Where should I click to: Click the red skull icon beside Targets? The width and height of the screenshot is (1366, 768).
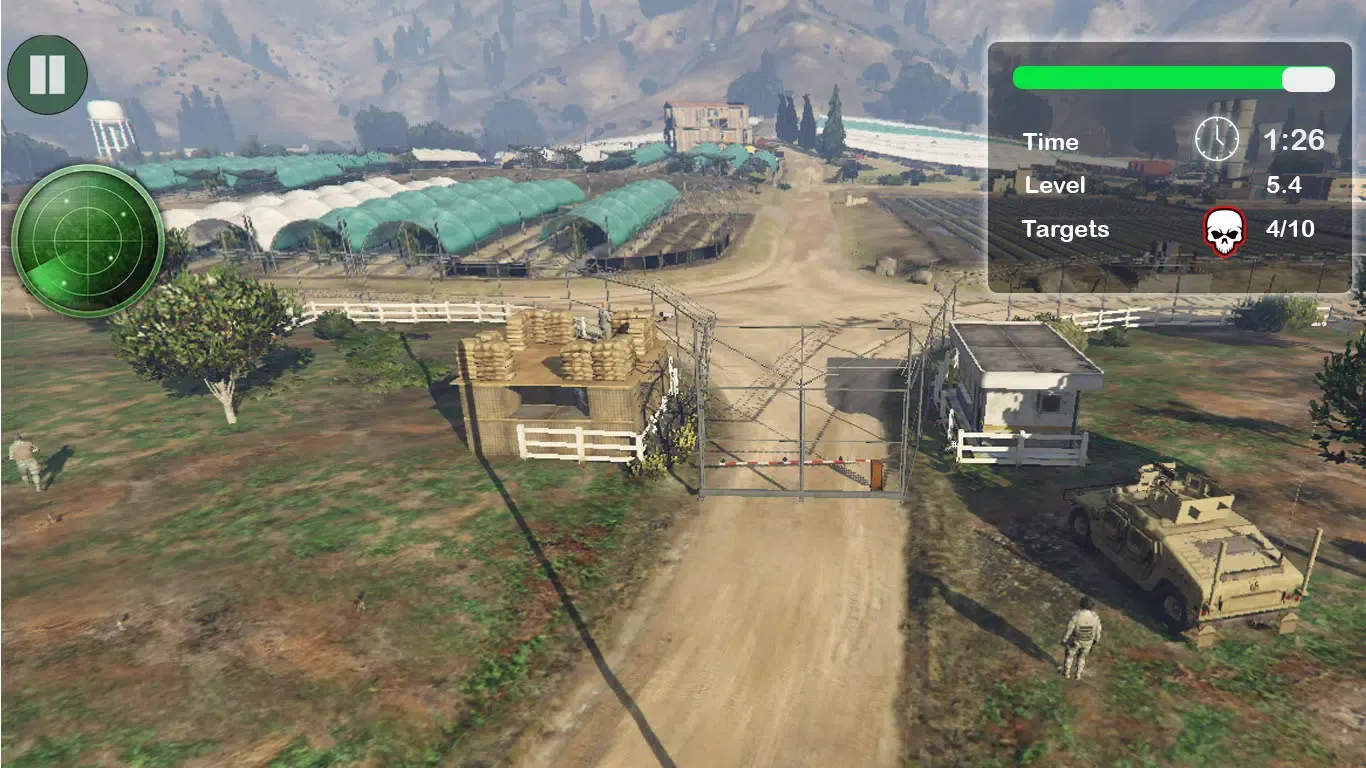click(x=1227, y=229)
